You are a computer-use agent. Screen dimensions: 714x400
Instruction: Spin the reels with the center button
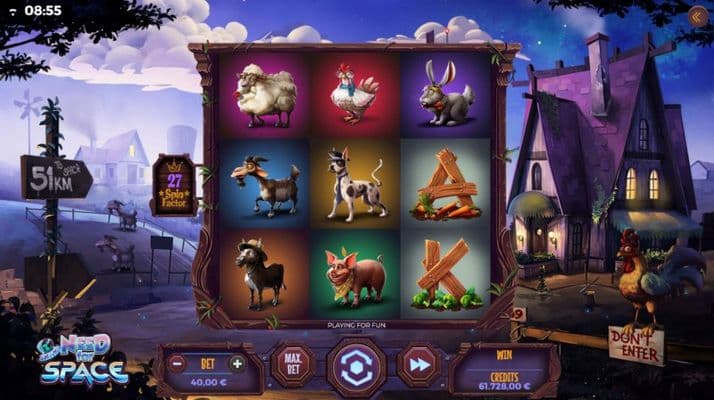pos(356,367)
